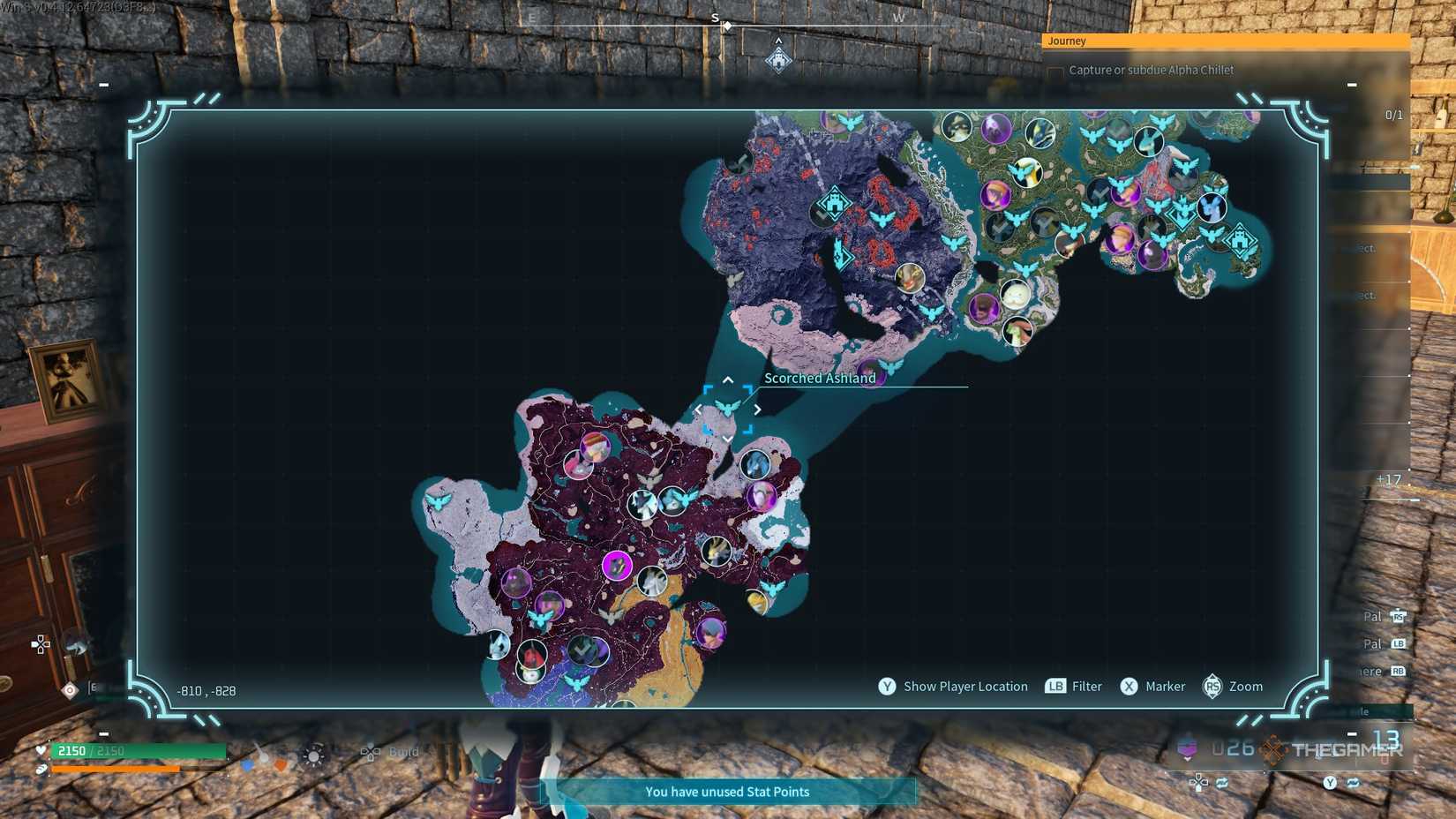Select the Scorched Ashland fast travel statue icon

coord(728,408)
